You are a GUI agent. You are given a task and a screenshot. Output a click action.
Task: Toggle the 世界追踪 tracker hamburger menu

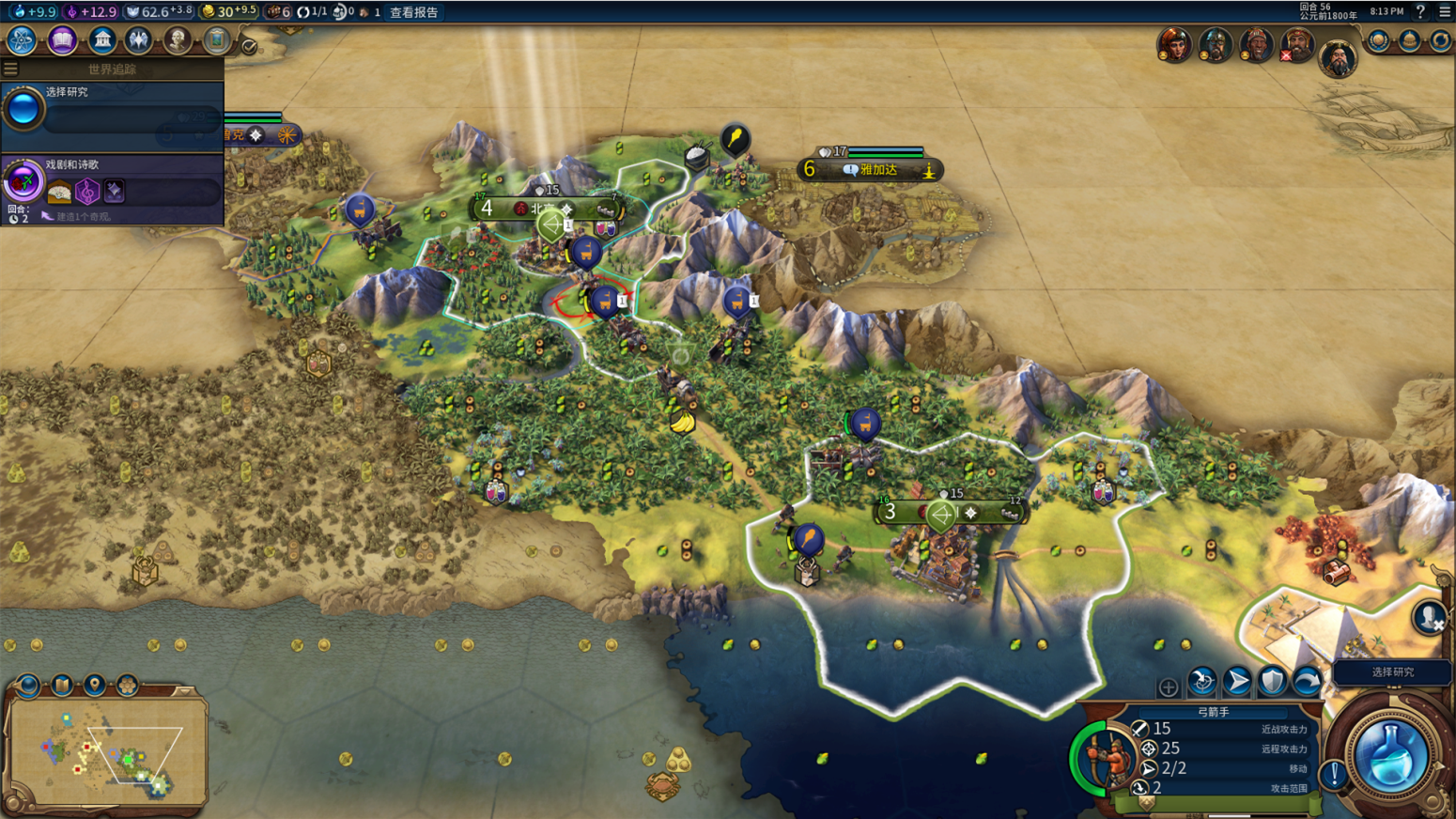[x=10, y=69]
